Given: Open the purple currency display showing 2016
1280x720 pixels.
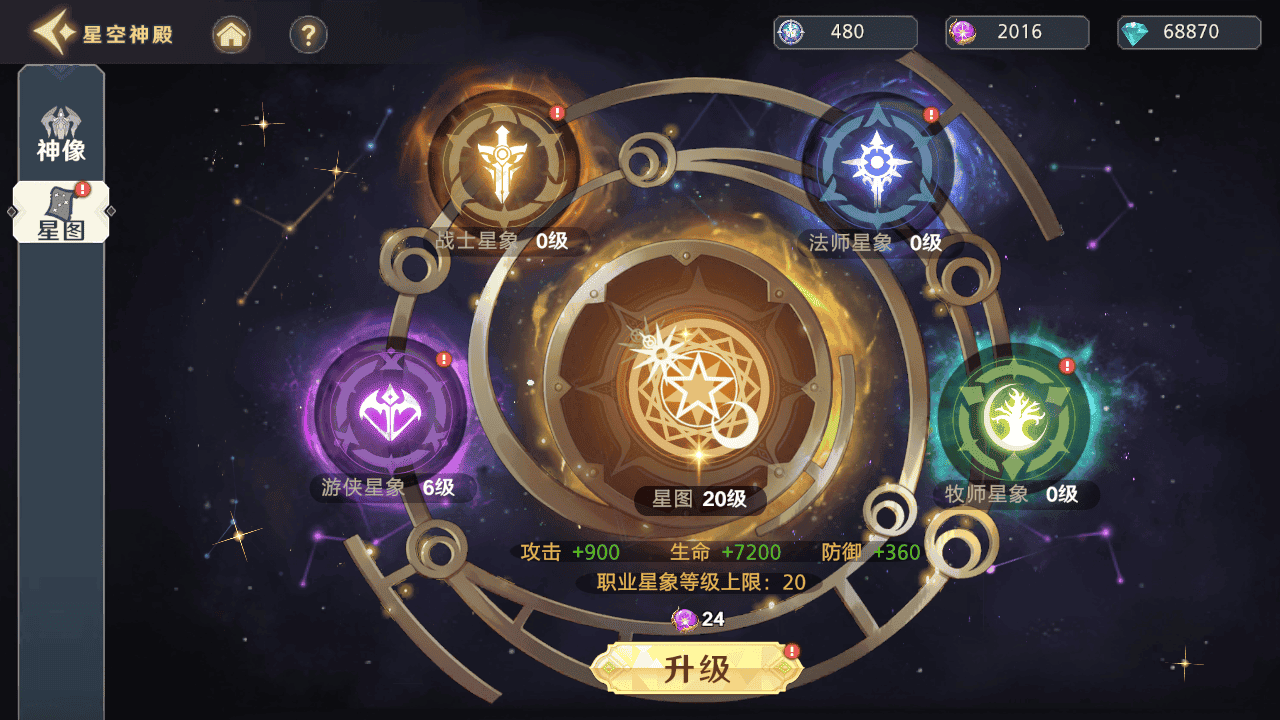Looking at the screenshot, I should coord(1017,32).
